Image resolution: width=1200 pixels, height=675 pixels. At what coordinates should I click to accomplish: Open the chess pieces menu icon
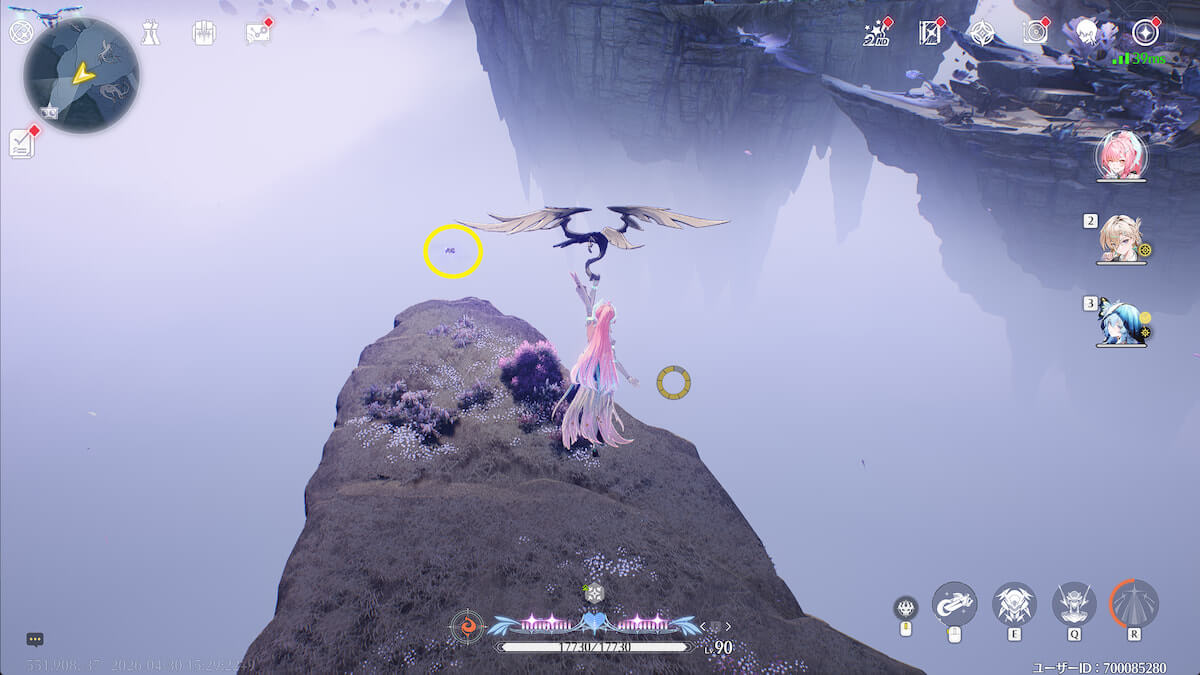[150, 33]
